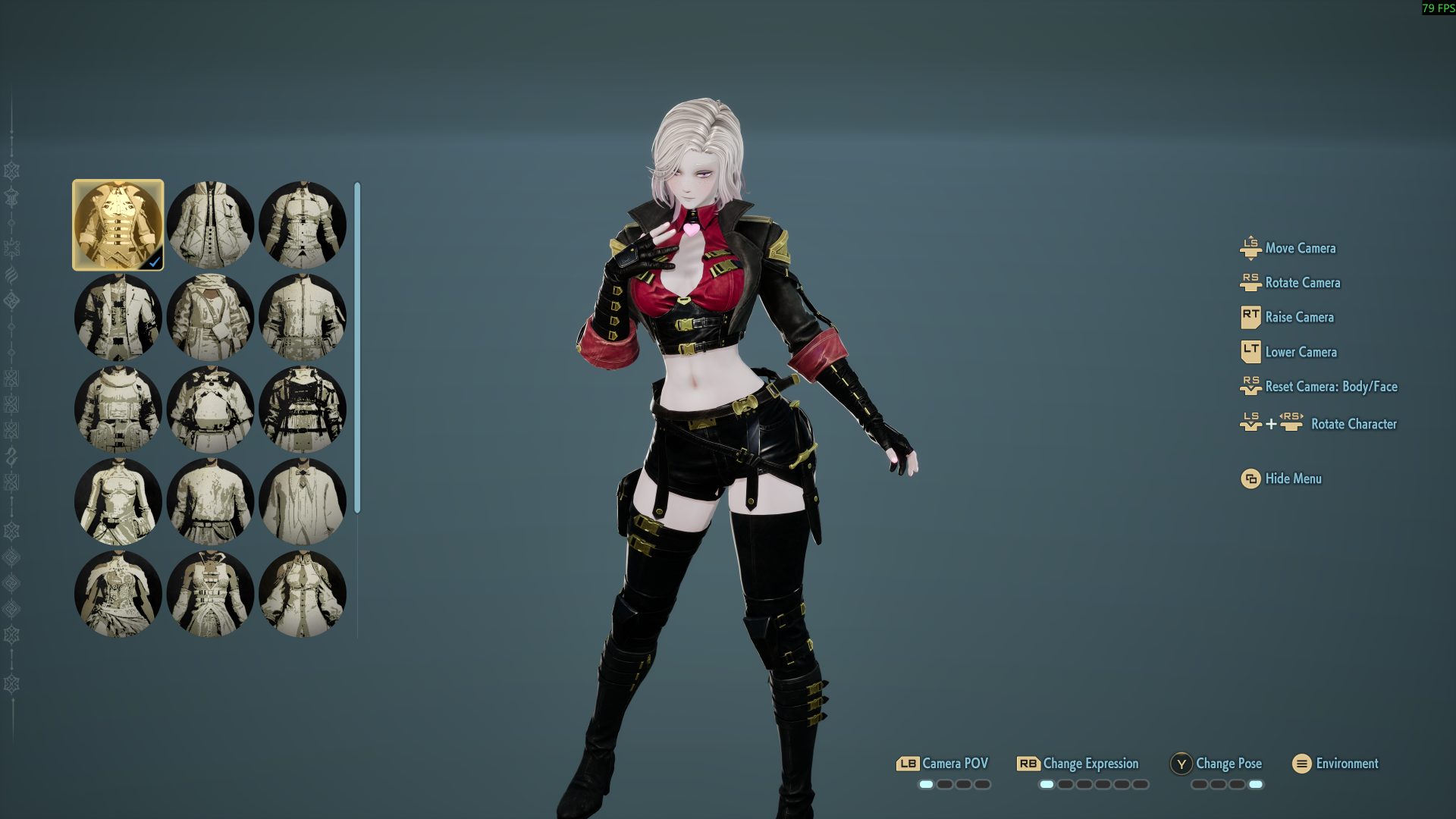Pick the lace corset with shoulder cape
Viewport: 1456px width, 819px height.
(118, 594)
